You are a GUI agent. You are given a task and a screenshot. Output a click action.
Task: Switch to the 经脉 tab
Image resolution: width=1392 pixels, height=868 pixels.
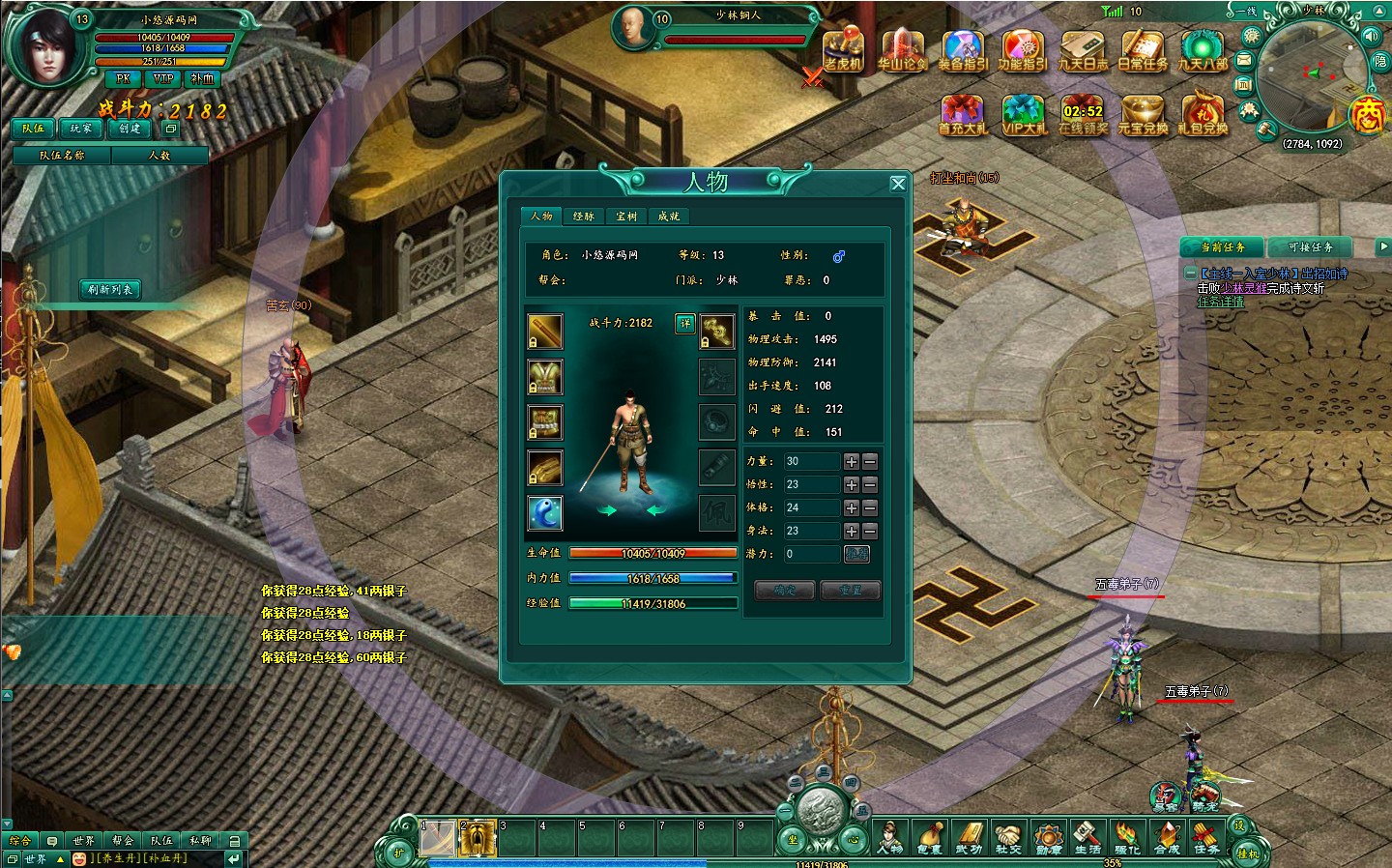584,216
